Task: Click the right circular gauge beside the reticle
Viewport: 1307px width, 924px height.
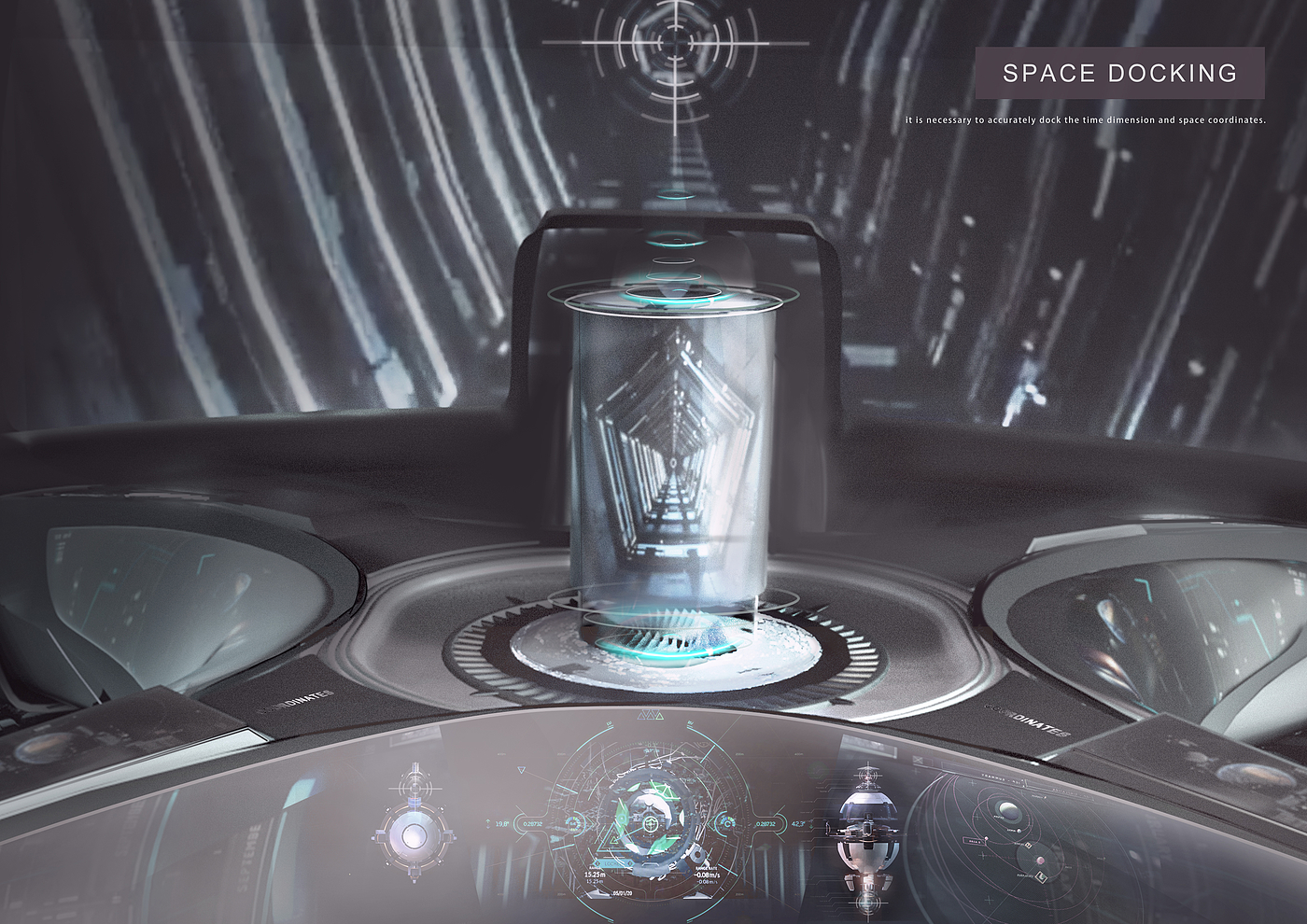Action: 725,823
